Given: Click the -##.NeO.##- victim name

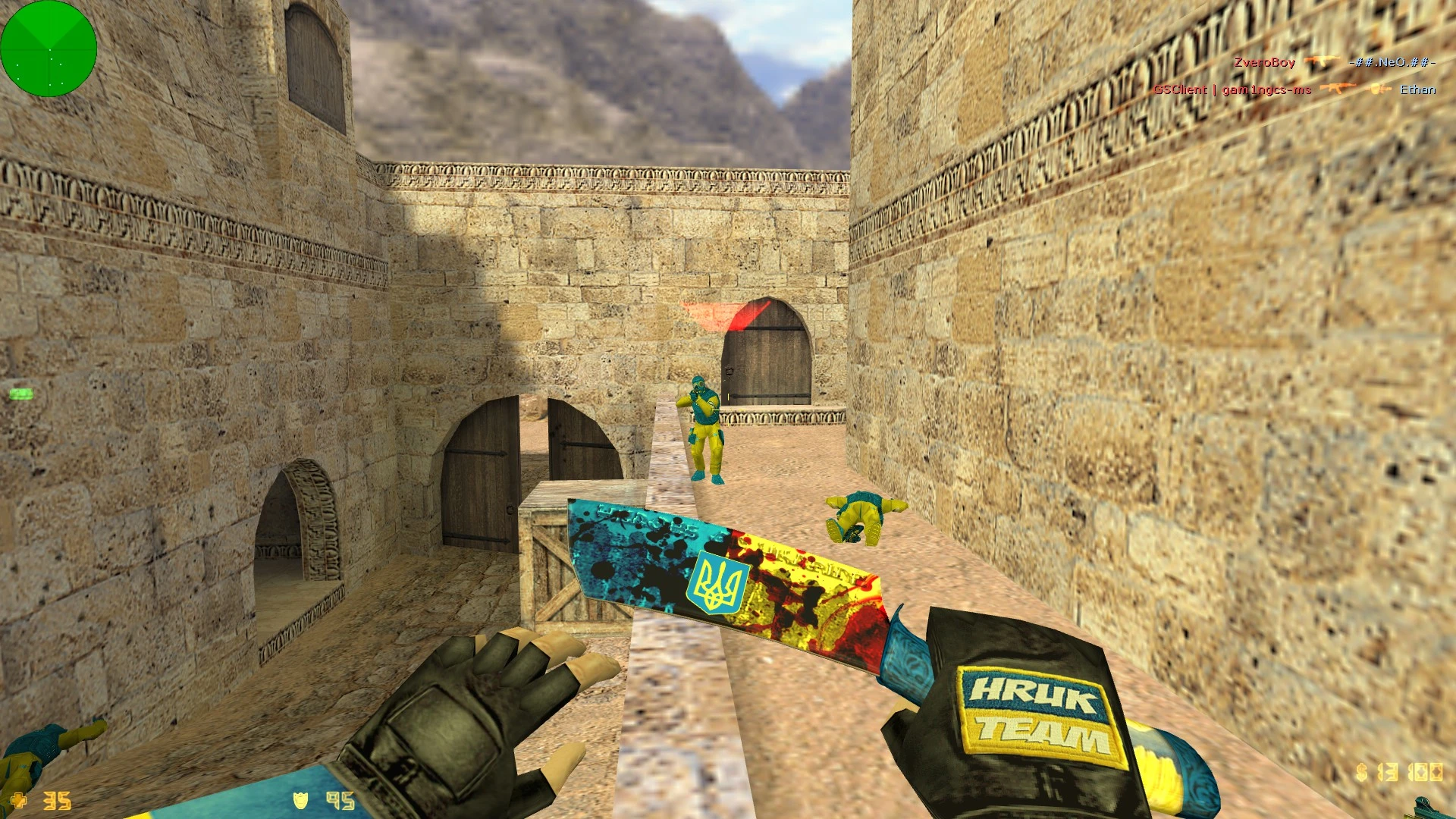Looking at the screenshot, I should point(1392,63).
